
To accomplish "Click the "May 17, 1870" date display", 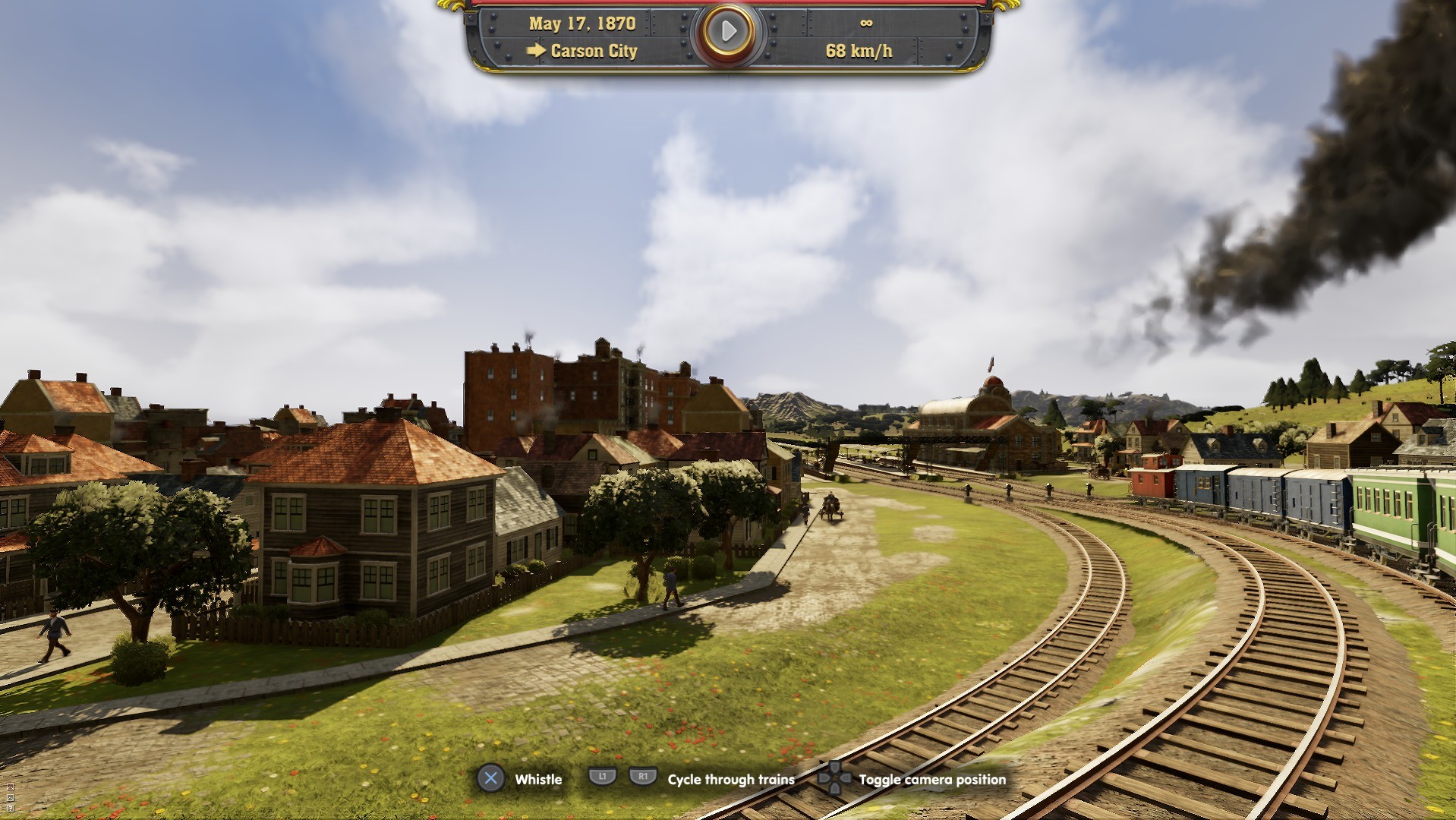I will tap(582, 23).
